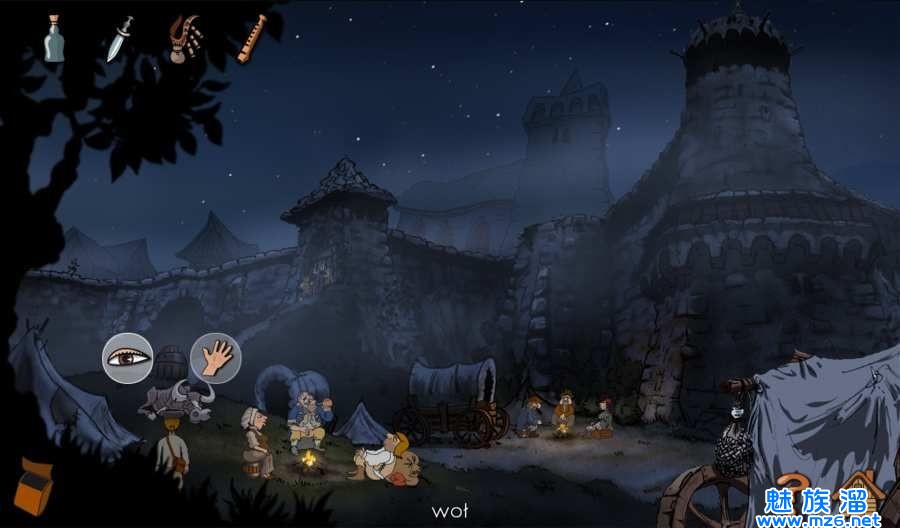
Task: Use the hand action icon on the ox
Action: click(x=215, y=357)
